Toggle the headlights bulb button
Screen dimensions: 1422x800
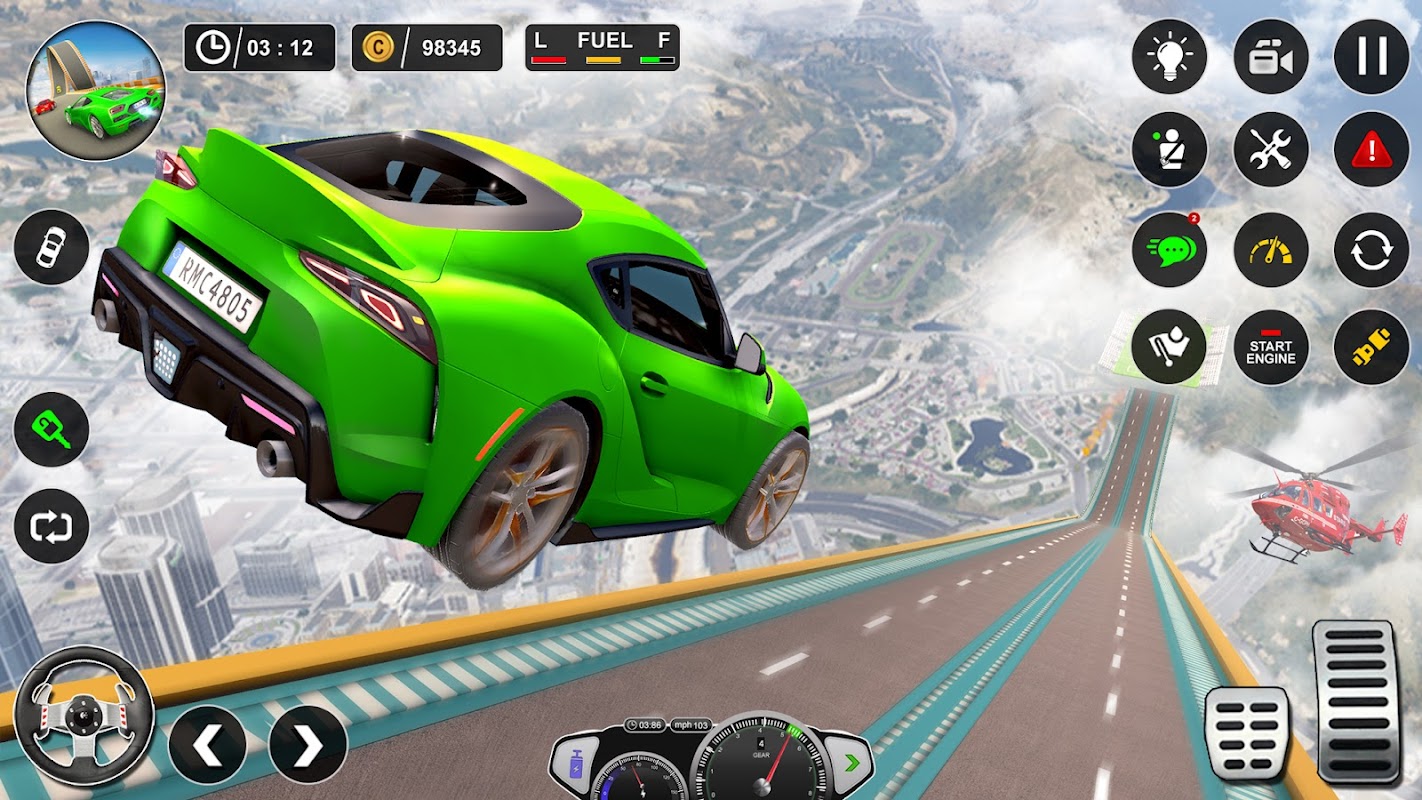click(1169, 57)
